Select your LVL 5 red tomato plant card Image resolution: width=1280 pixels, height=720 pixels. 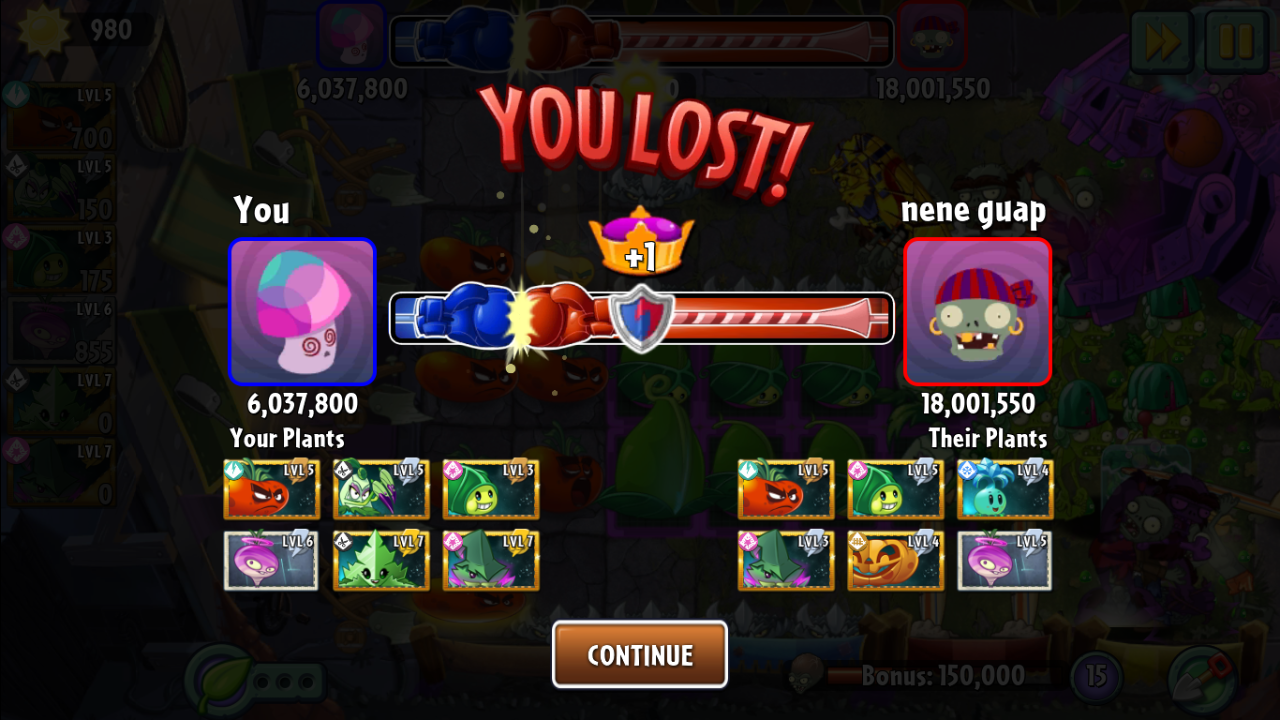[271, 489]
